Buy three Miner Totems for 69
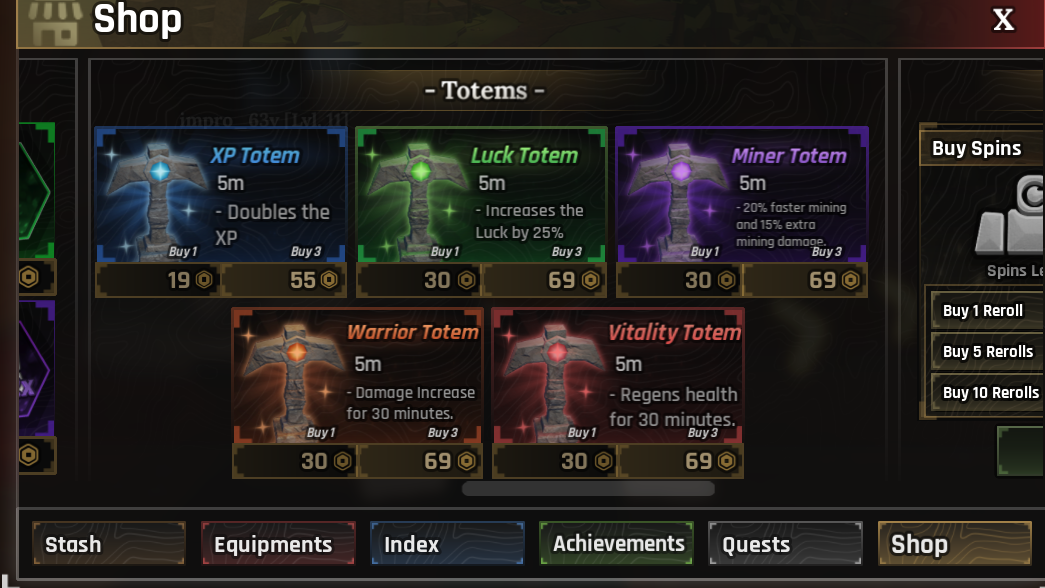The height and width of the screenshot is (588, 1045). click(804, 280)
